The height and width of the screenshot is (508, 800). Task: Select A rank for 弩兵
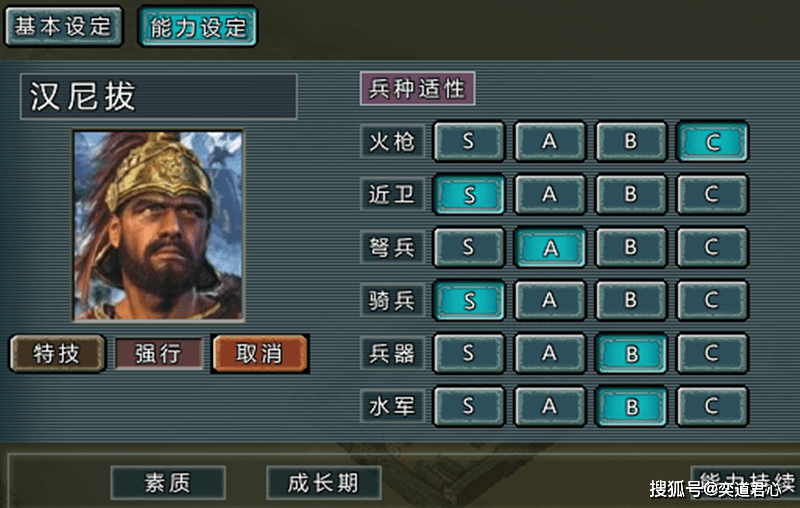(x=550, y=247)
